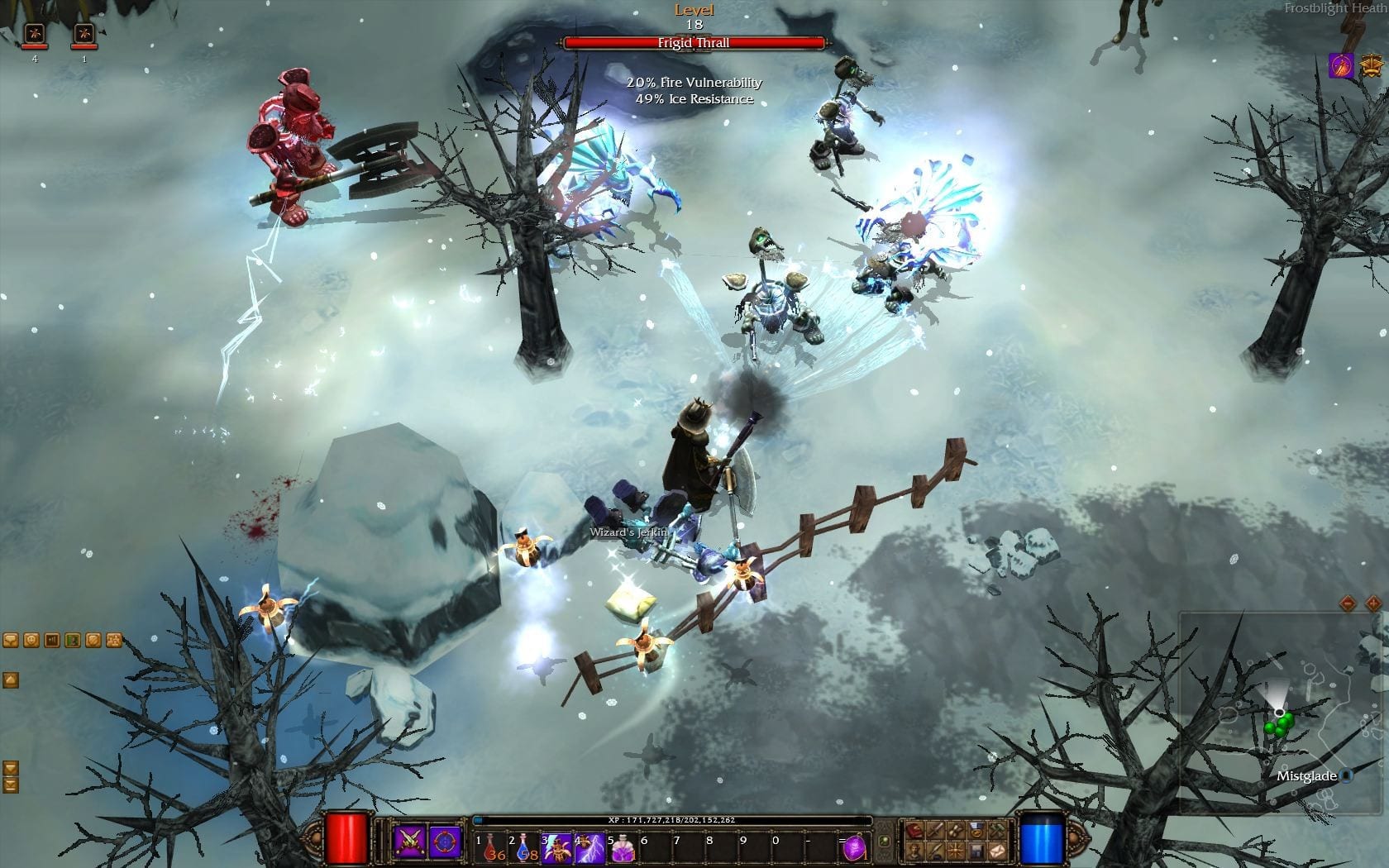Open the party members button
Screen dimensions: 1389x868
pyautogui.click(x=114, y=640)
